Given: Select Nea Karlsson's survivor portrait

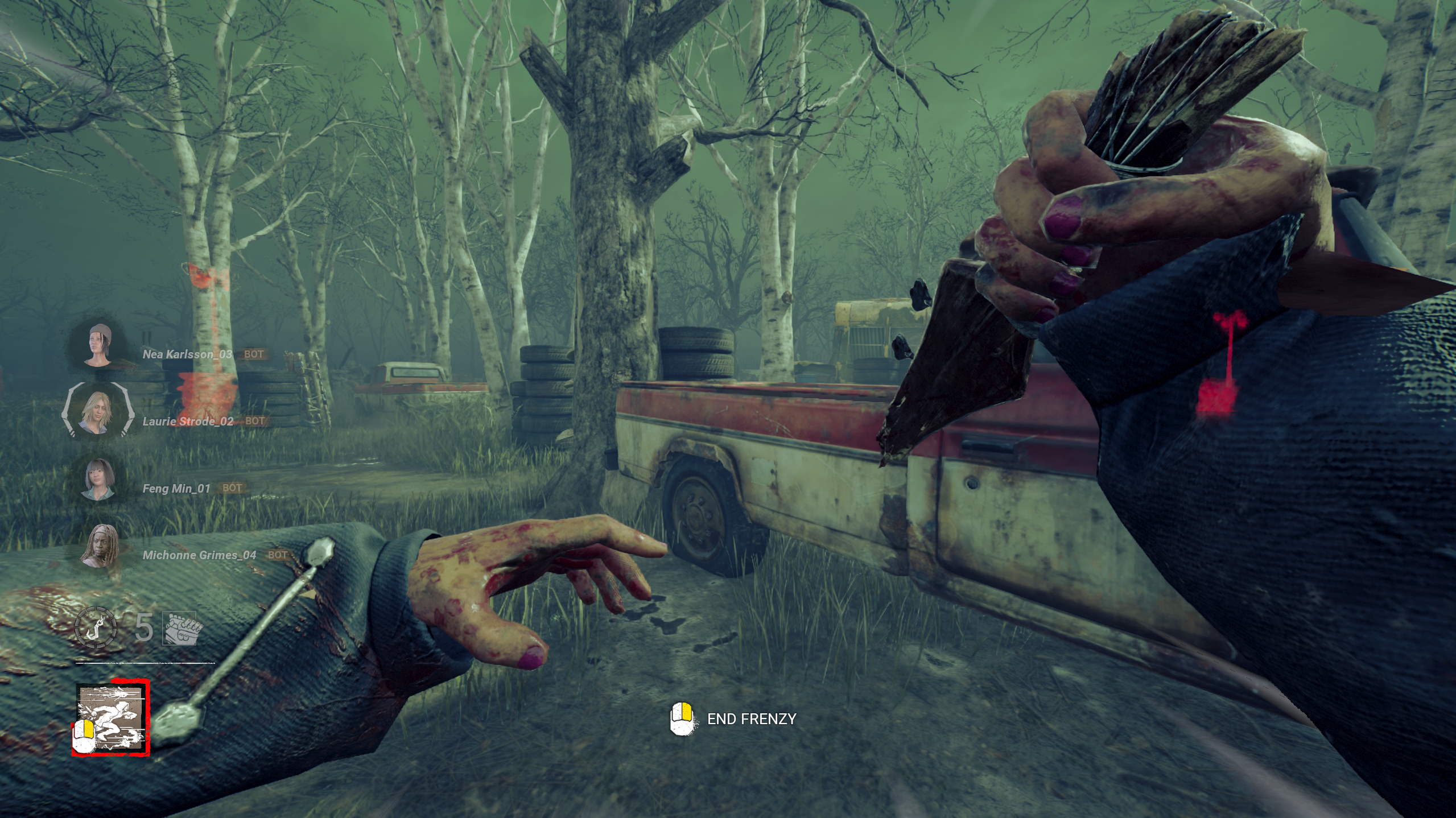Looking at the screenshot, I should pyautogui.click(x=98, y=345).
